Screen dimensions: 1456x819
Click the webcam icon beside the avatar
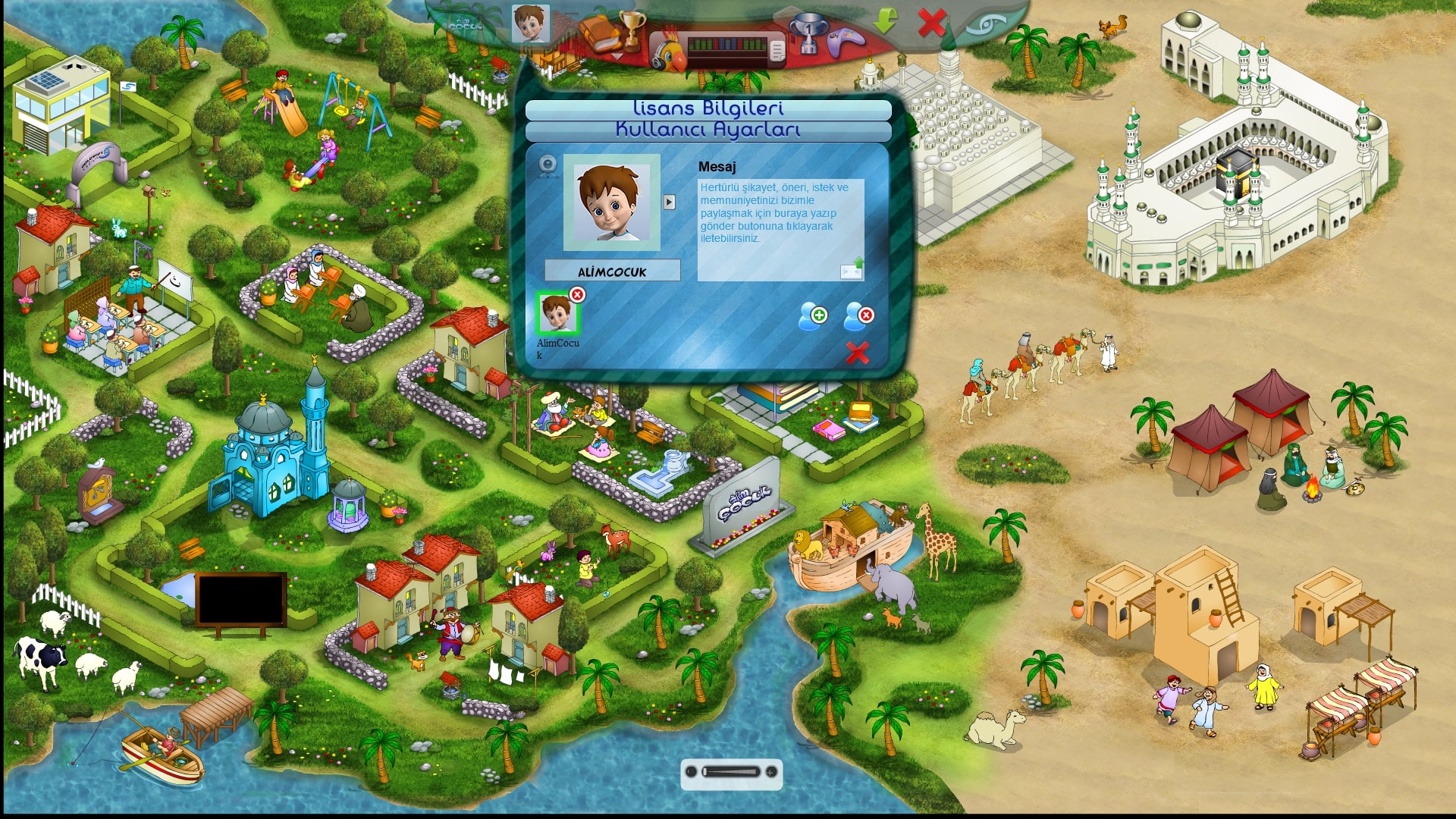548,165
